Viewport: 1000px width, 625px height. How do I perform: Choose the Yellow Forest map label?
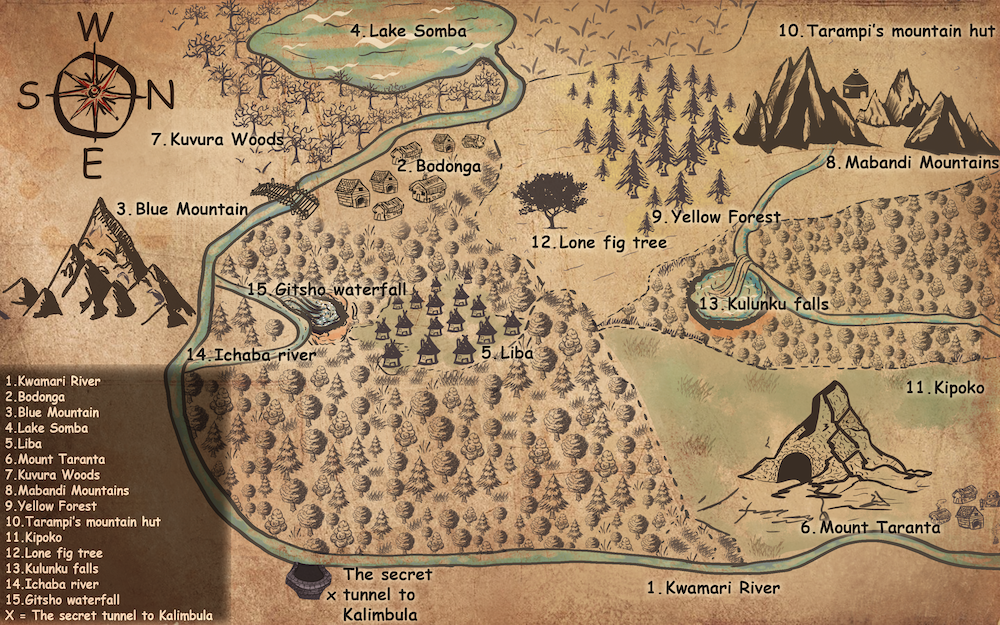[x=715, y=216]
